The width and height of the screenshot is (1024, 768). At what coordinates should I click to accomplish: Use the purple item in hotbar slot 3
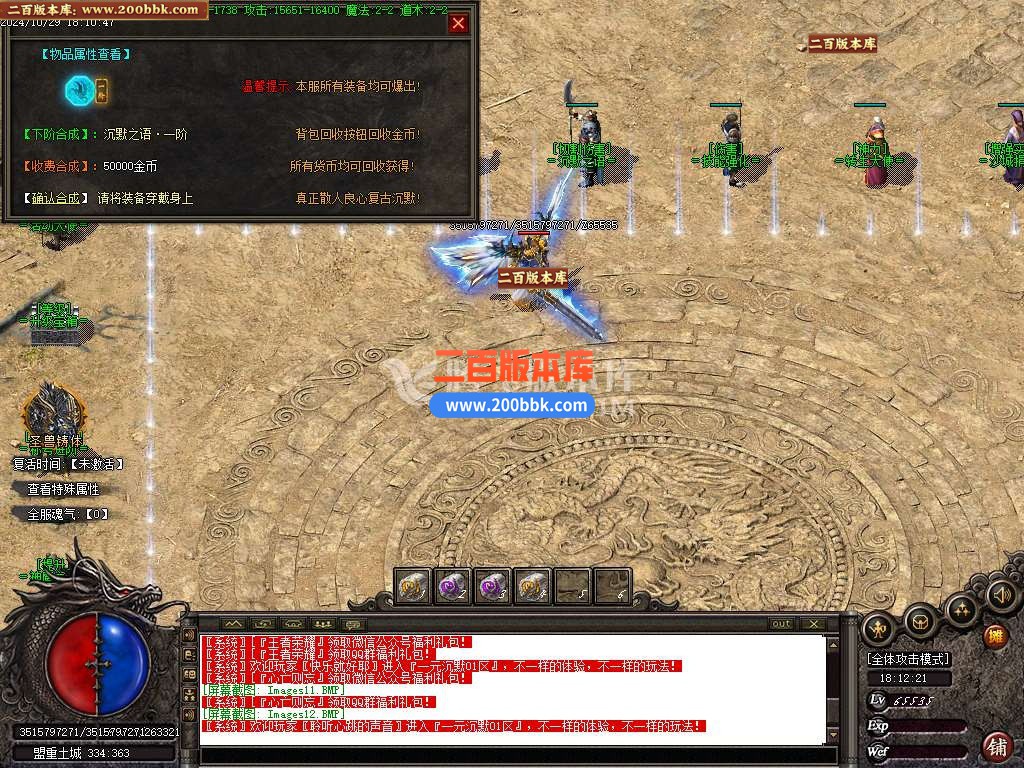492,587
